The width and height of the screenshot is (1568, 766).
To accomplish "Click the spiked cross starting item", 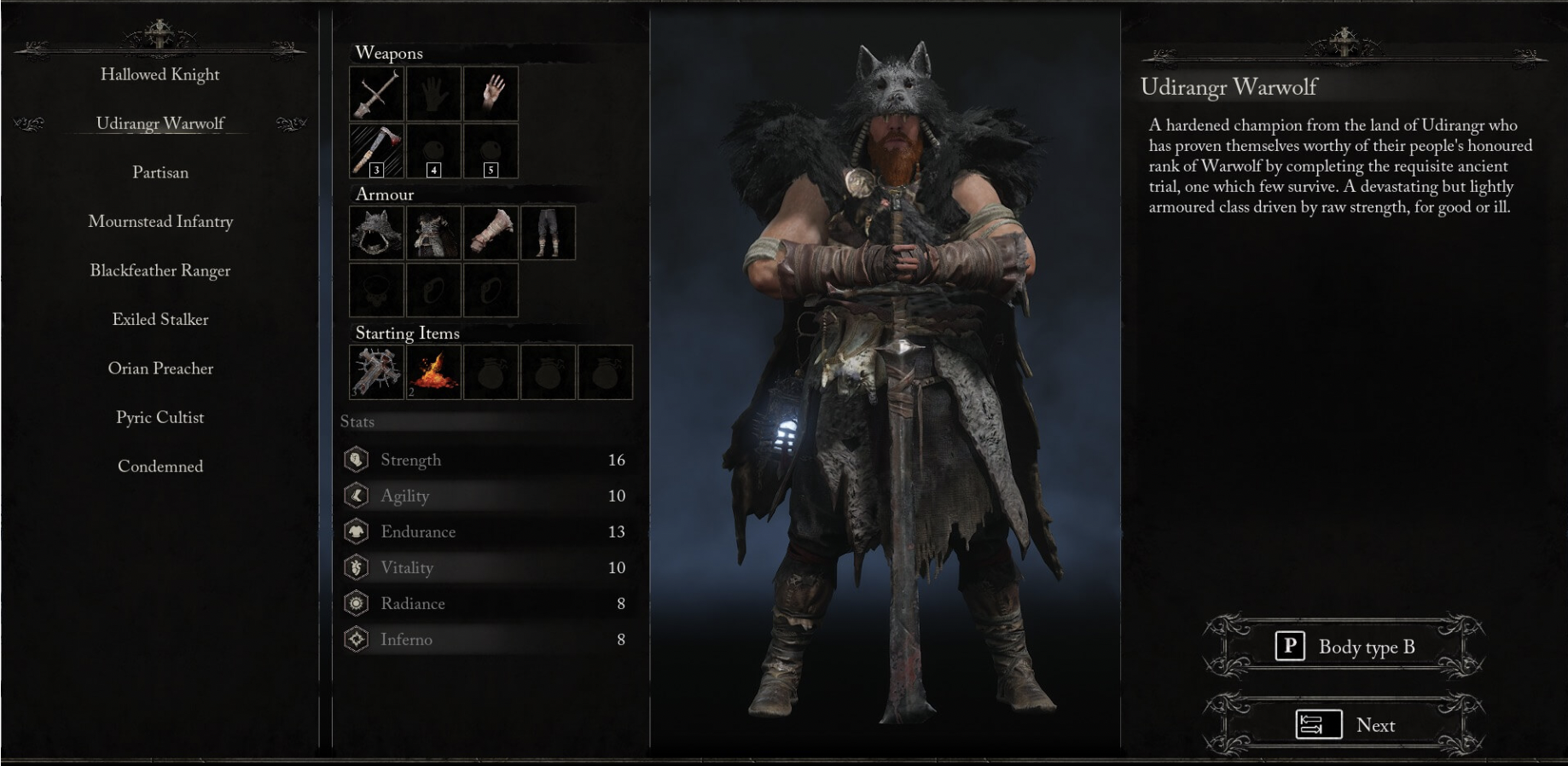I will (x=375, y=372).
